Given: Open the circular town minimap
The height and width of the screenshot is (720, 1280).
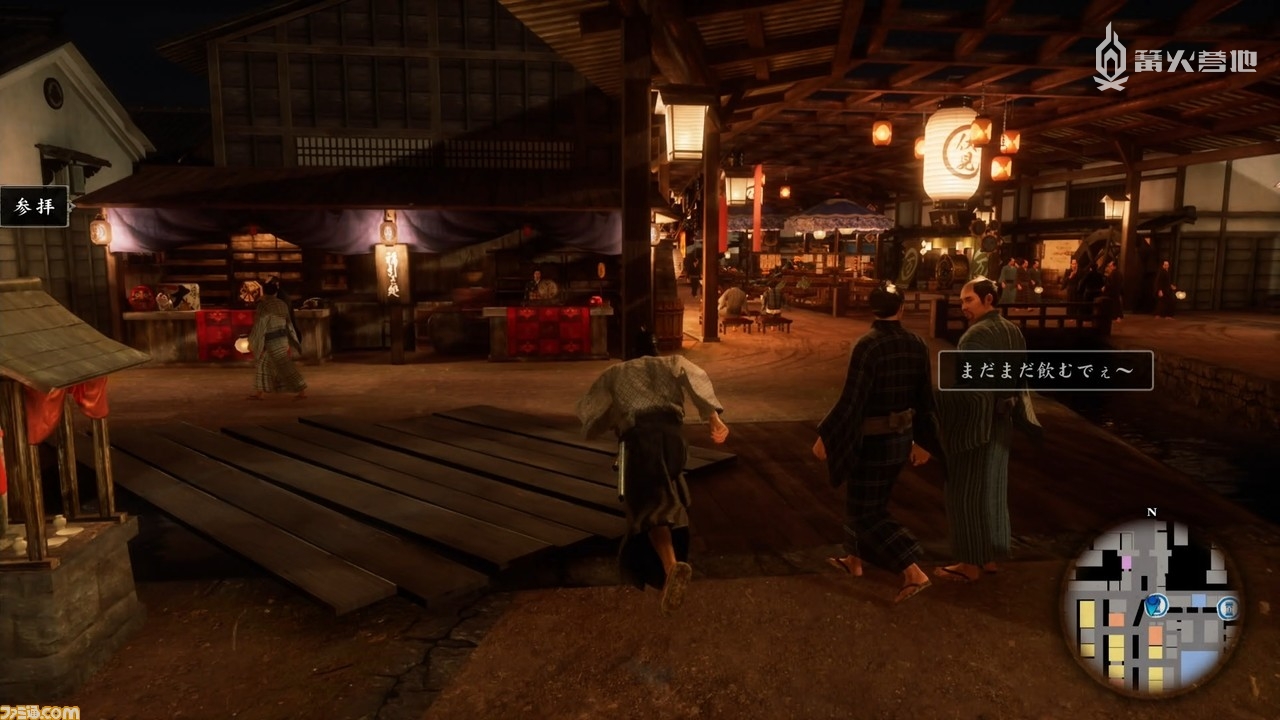Looking at the screenshot, I should click(1151, 607).
